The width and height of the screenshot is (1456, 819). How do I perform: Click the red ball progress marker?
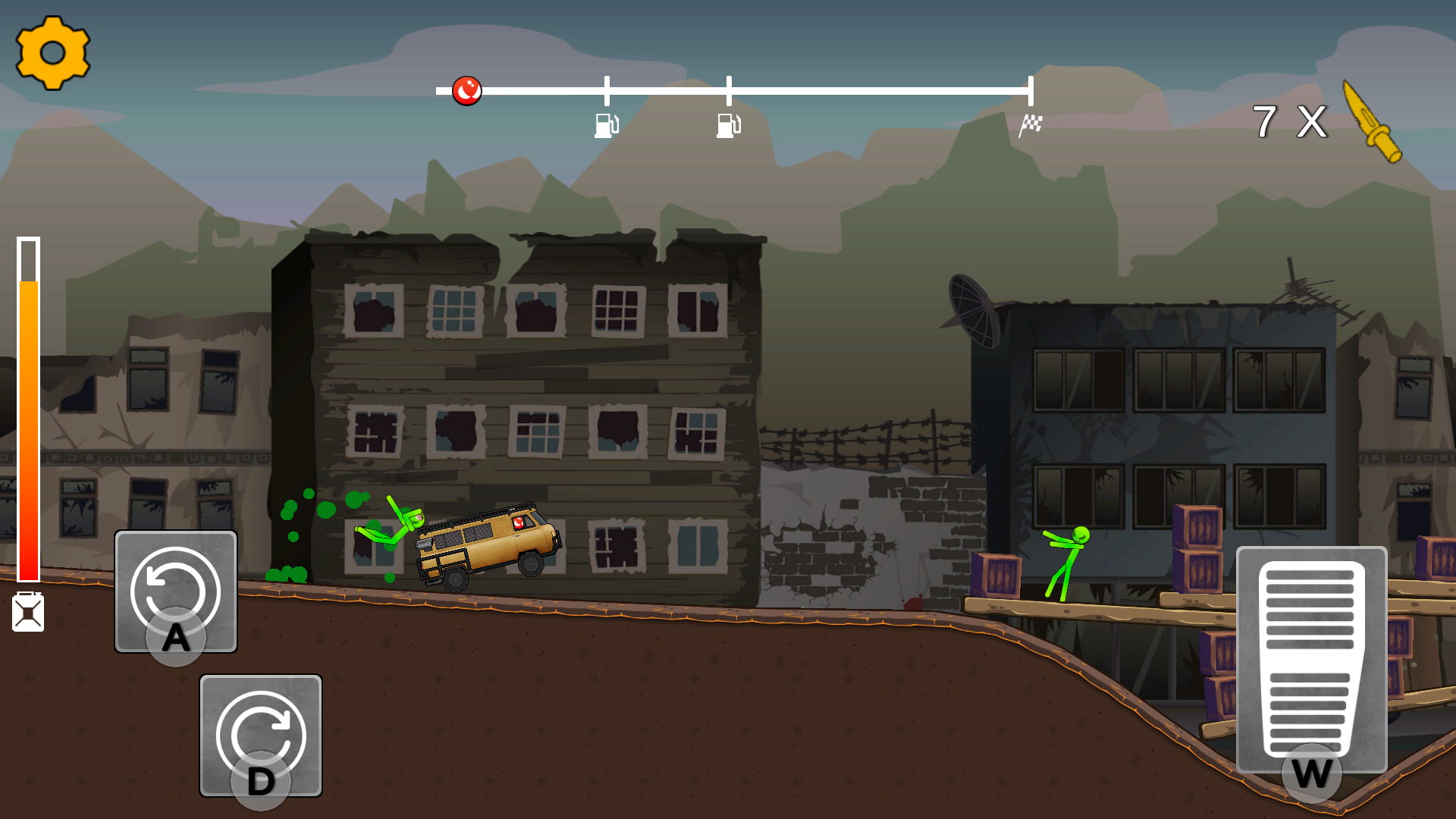[468, 89]
